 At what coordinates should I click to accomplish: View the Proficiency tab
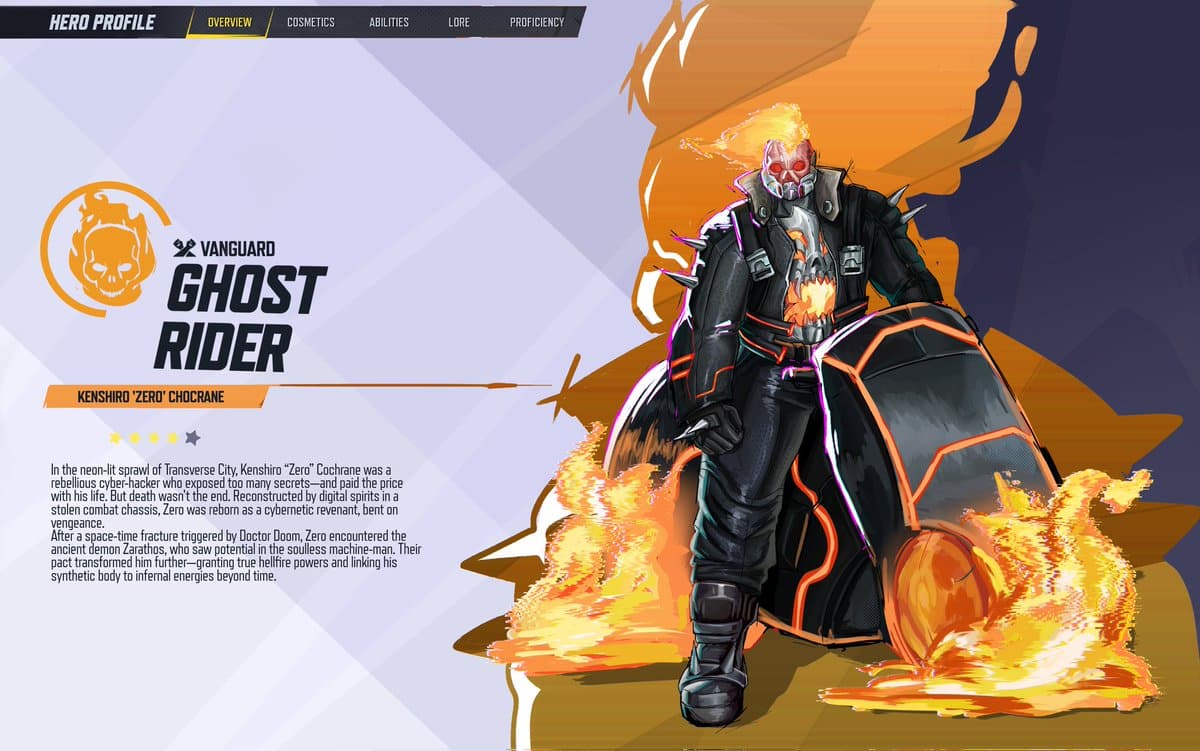pos(537,22)
